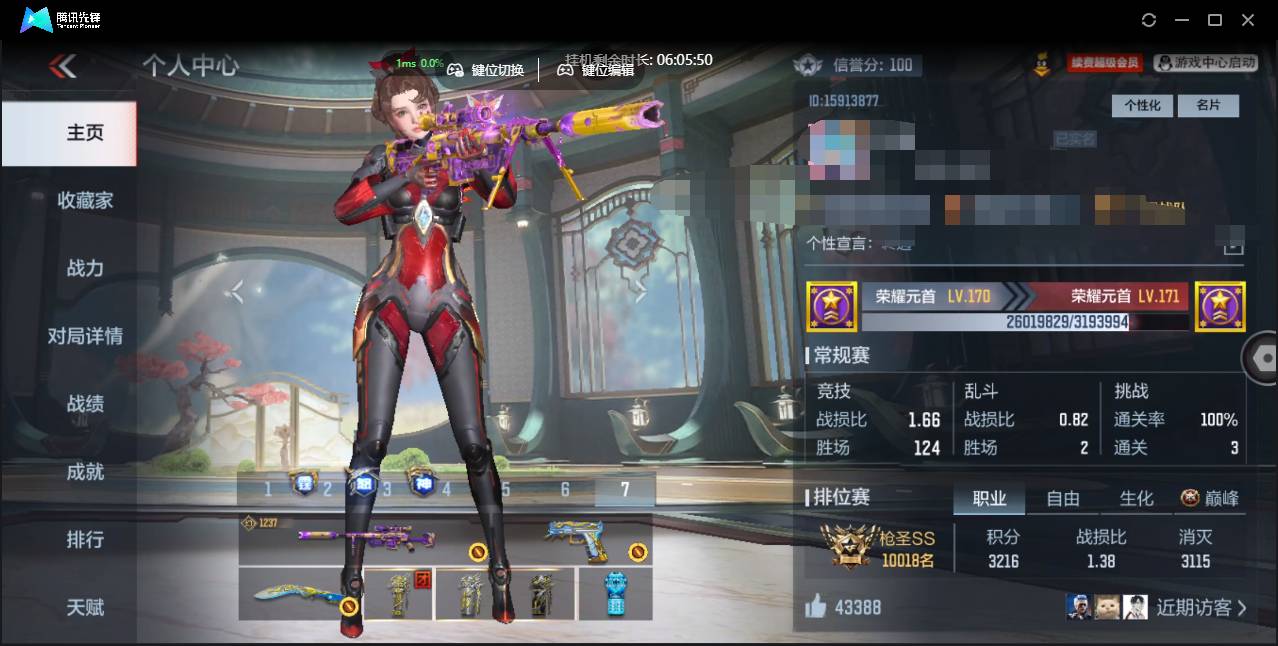
Task: Open 近期访客 recent visitors list
Action: (x=1200, y=607)
